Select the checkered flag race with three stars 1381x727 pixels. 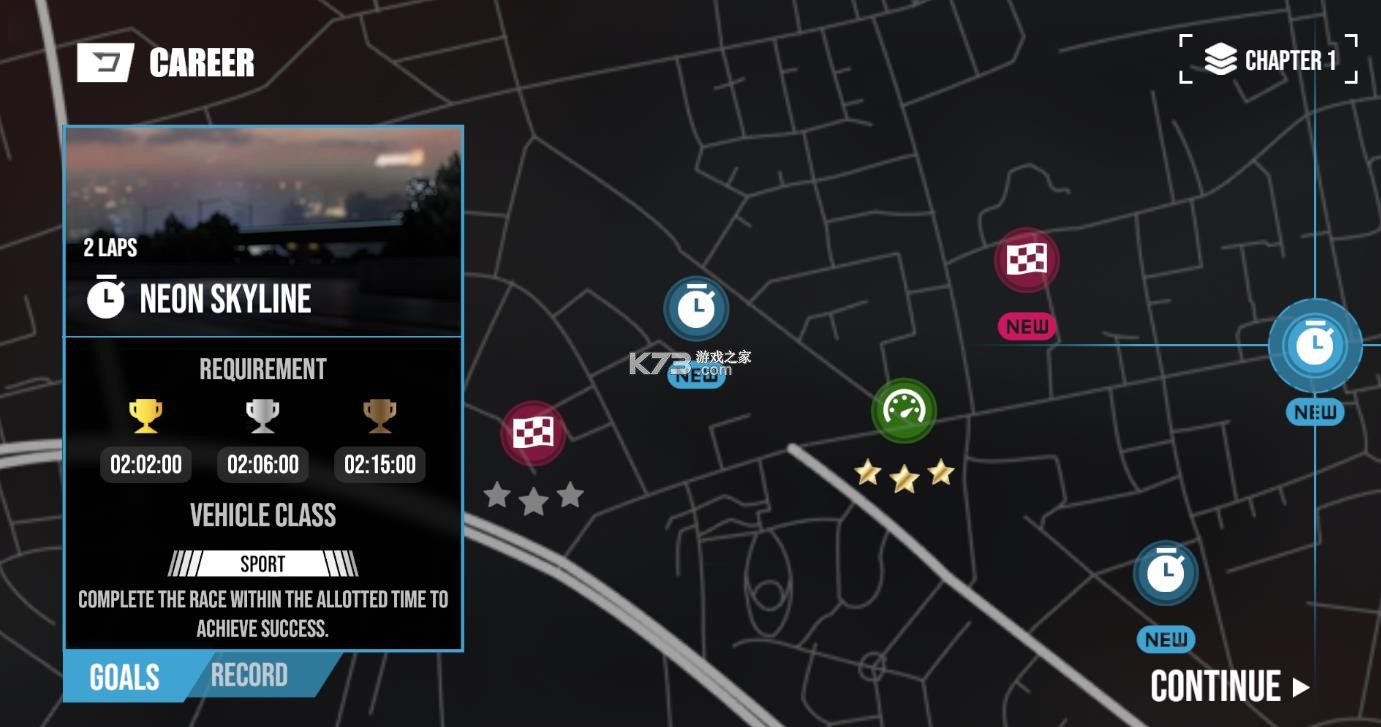tap(533, 433)
